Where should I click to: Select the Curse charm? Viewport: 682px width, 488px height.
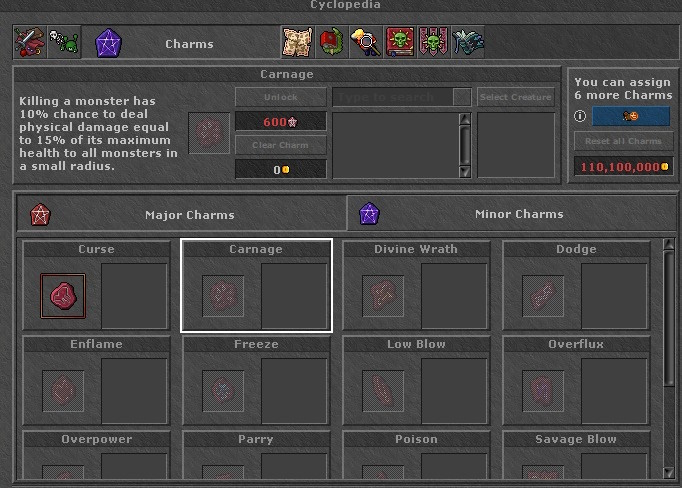tap(63, 296)
